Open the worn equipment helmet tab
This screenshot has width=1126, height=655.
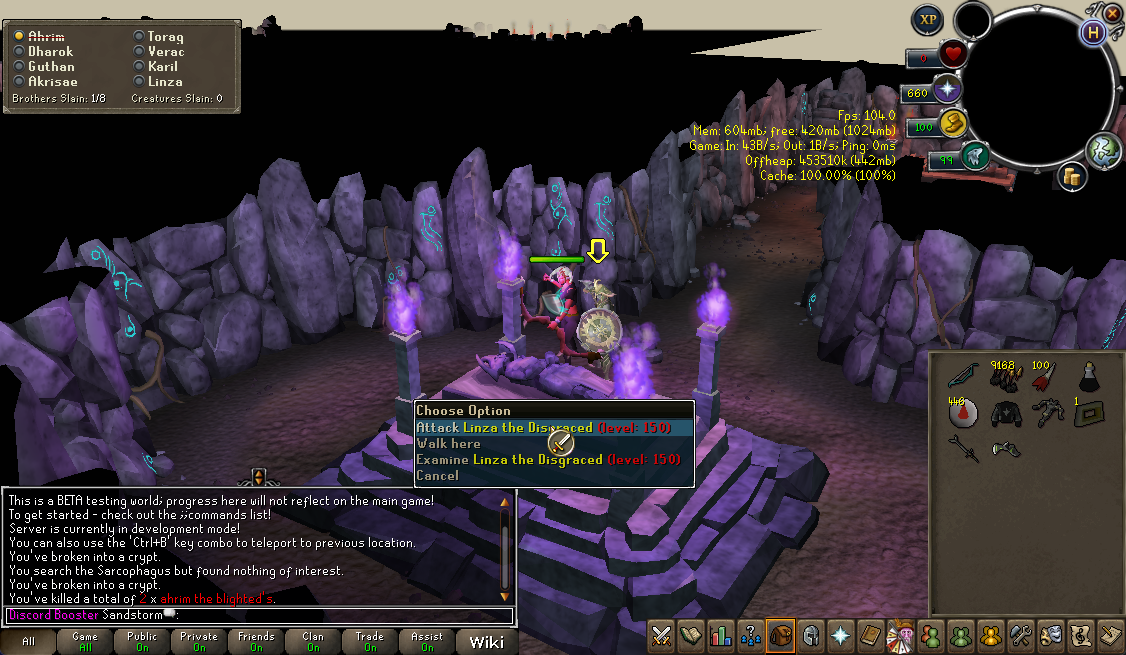(809, 635)
